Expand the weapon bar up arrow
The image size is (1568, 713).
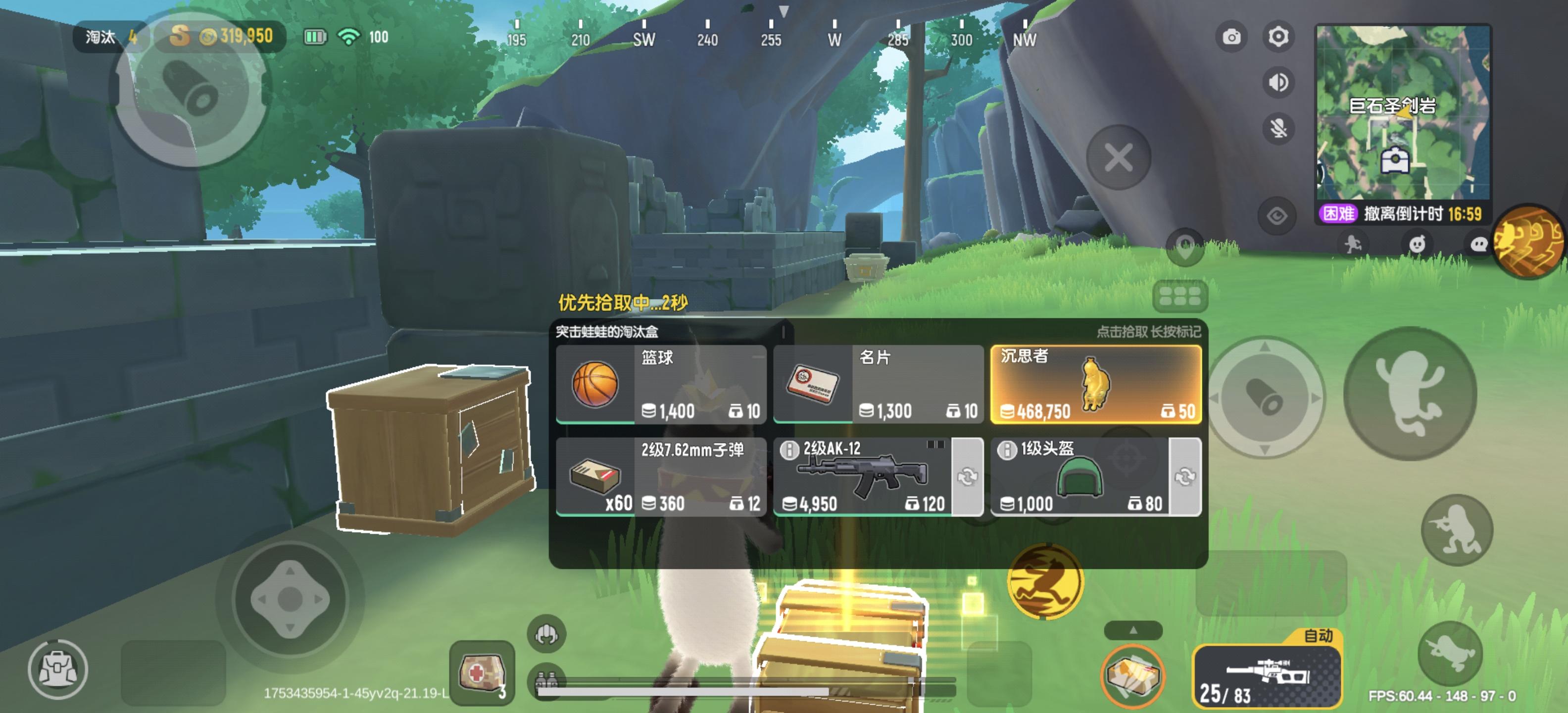pos(1133,631)
